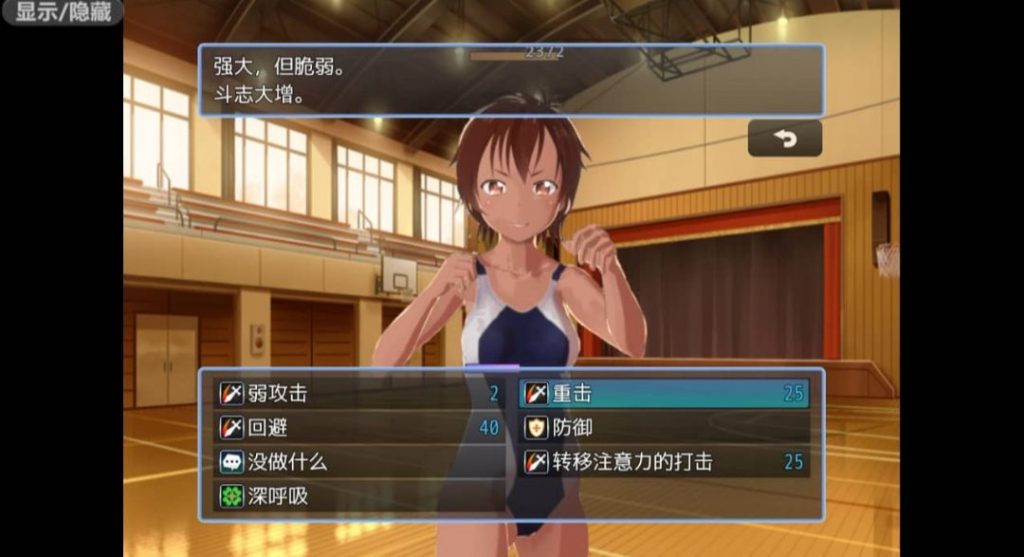Toggle the 显示/隐藏 show/hide button

[62, 13]
